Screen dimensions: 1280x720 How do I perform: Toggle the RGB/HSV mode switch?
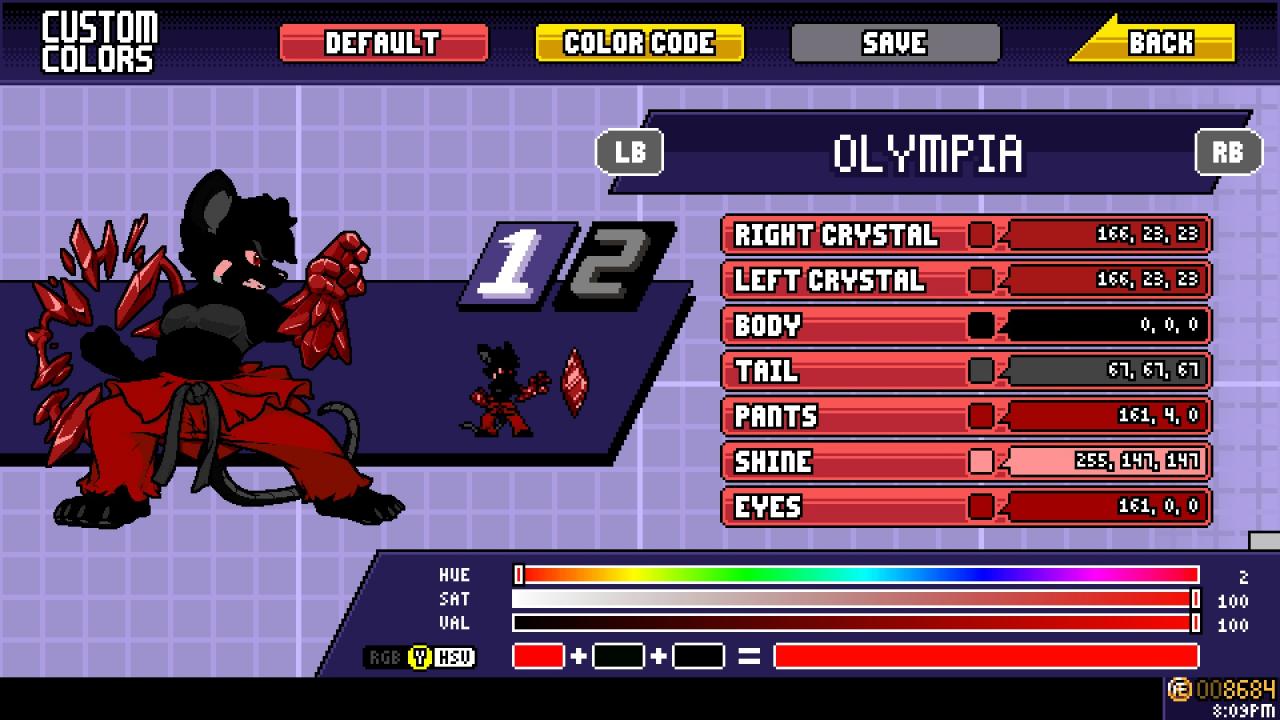pyautogui.click(x=420, y=657)
